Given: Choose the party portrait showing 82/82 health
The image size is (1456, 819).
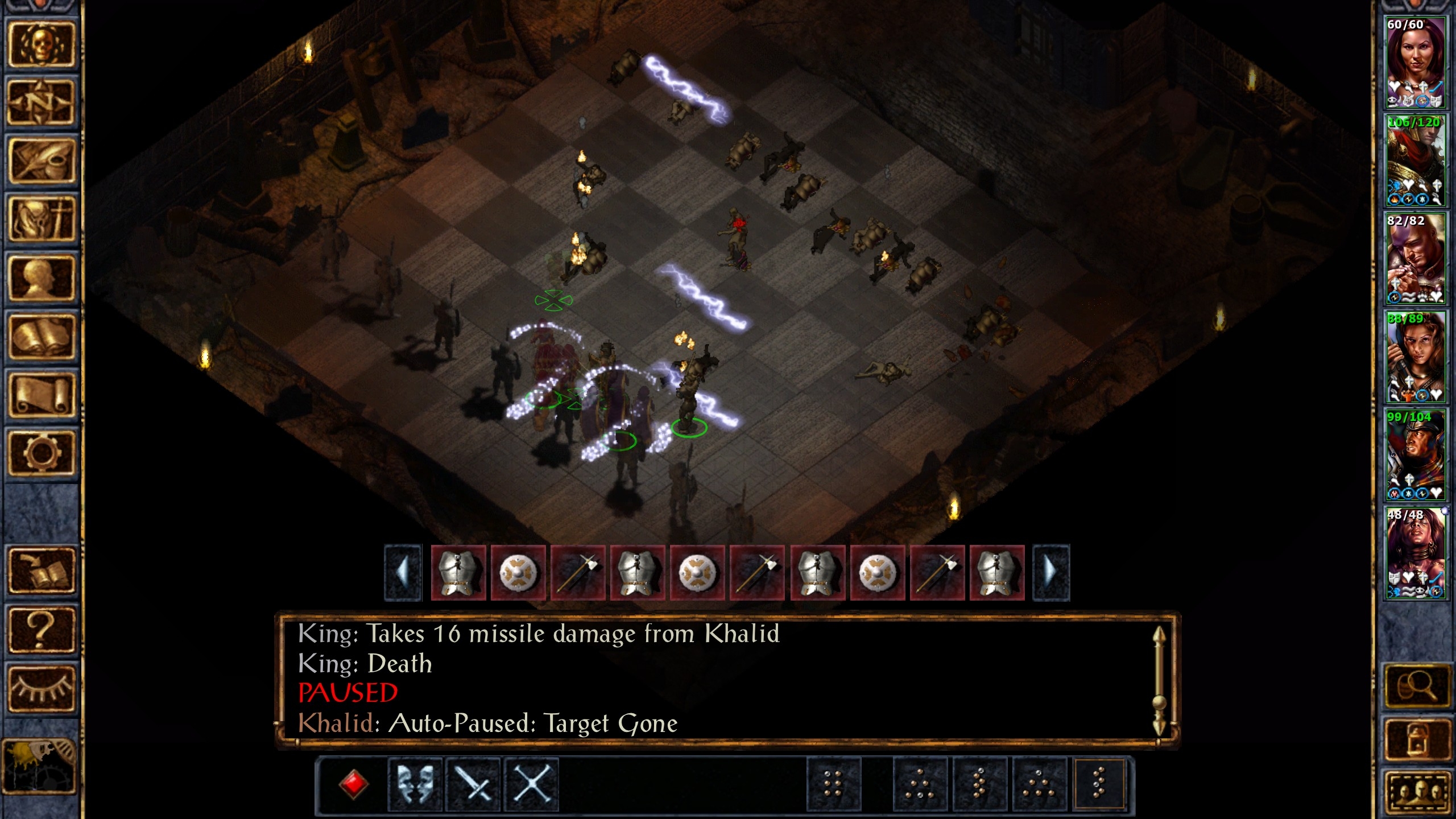Looking at the screenshot, I should pos(1415,259).
